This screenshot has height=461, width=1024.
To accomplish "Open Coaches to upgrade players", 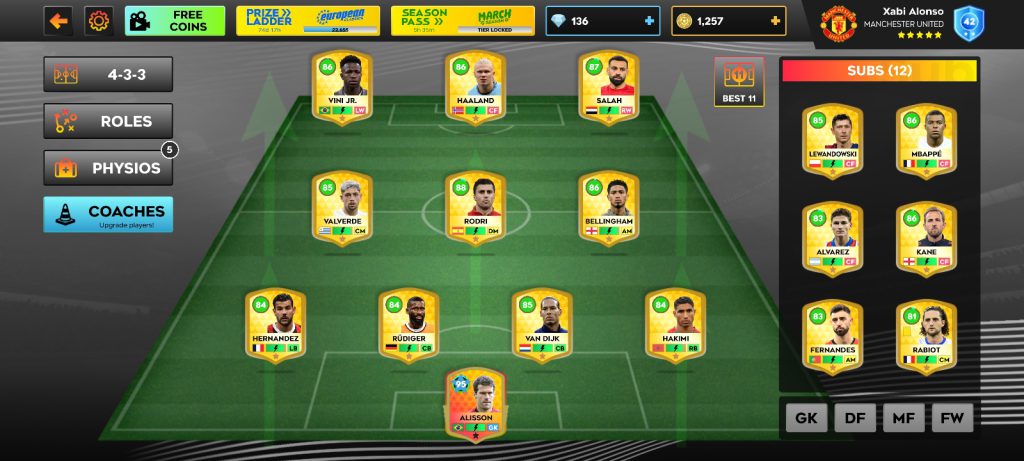I will click(x=108, y=214).
